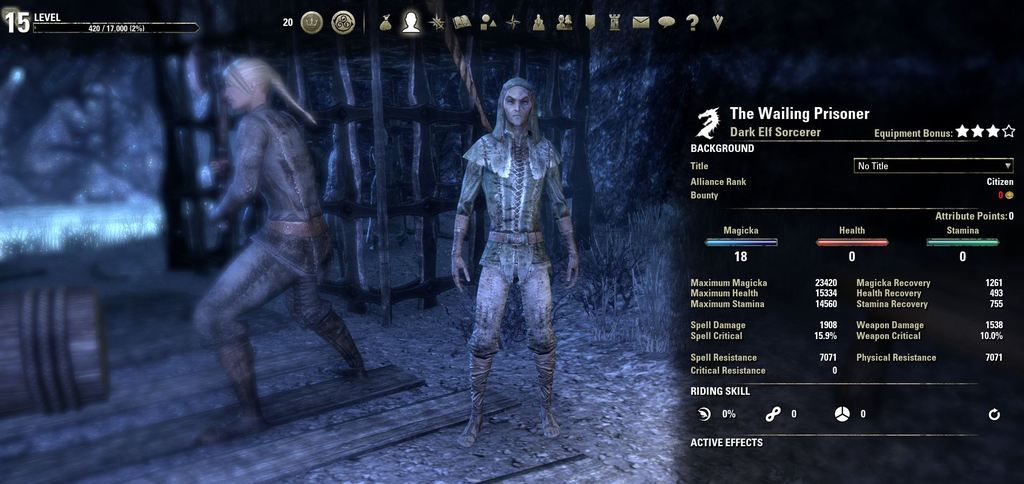Open the Skills starburst icon
Image resolution: width=1024 pixels, height=484 pixels.
click(436, 21)
